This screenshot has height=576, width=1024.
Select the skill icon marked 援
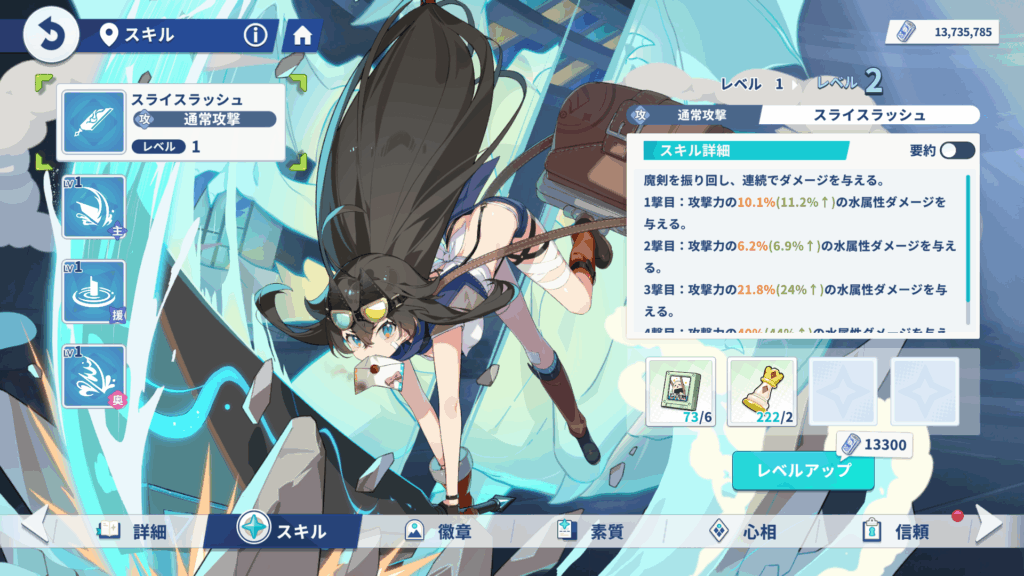point(93,292)
